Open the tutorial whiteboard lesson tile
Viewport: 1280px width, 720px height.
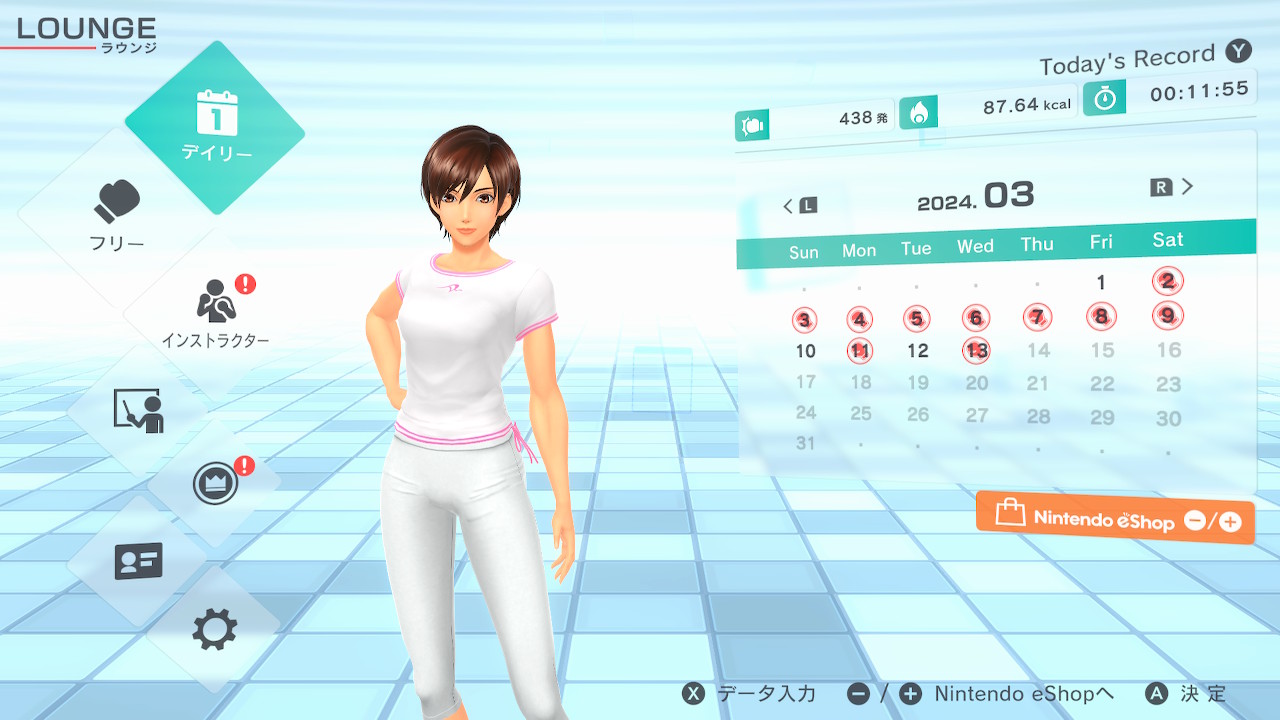click(138, 410)
